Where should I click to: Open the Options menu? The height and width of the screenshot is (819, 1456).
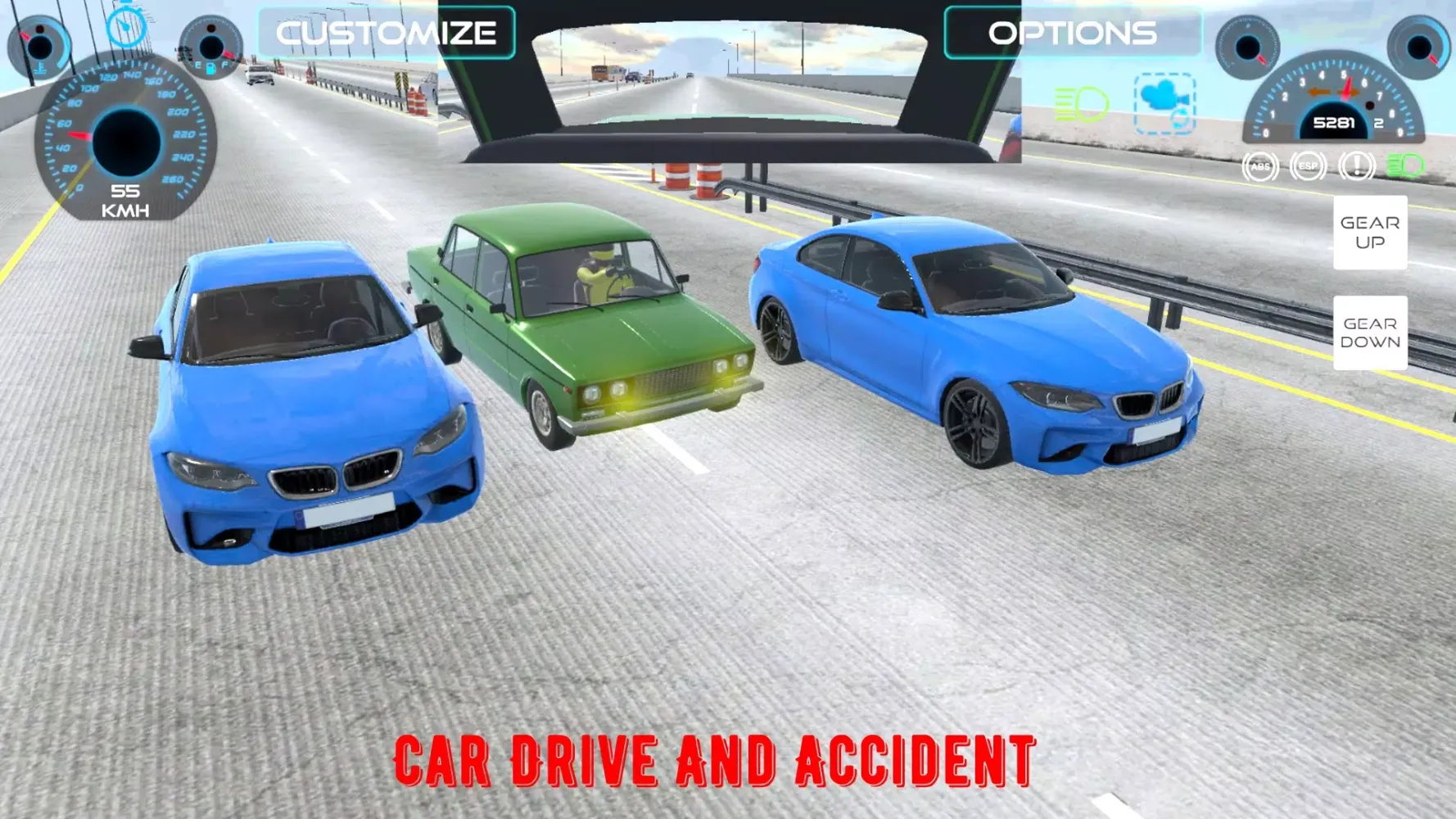(1072, 34)
